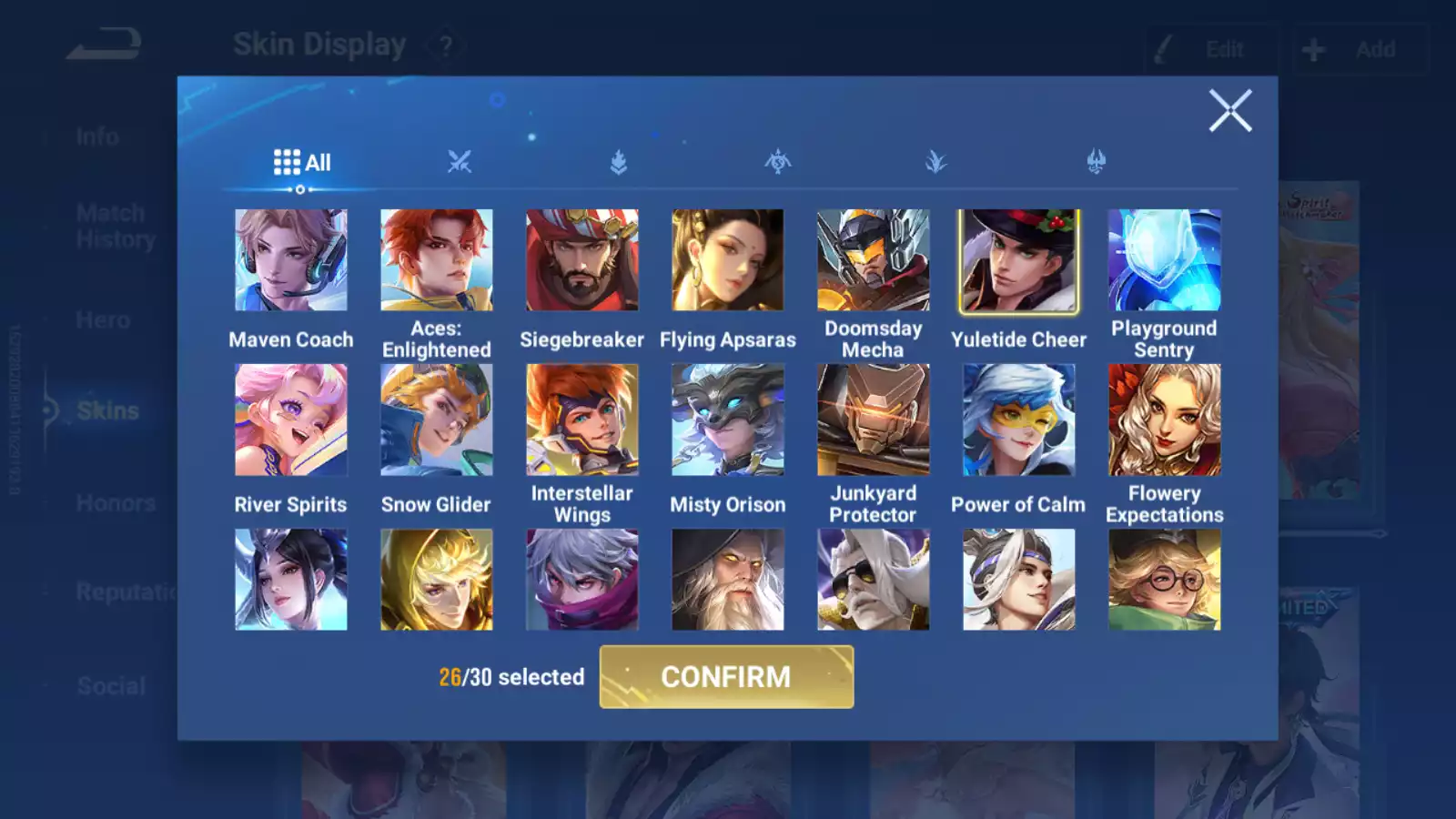Switch to the All skins tab
This screenshot has width=1456, height=819.
(x=302, y=163)
